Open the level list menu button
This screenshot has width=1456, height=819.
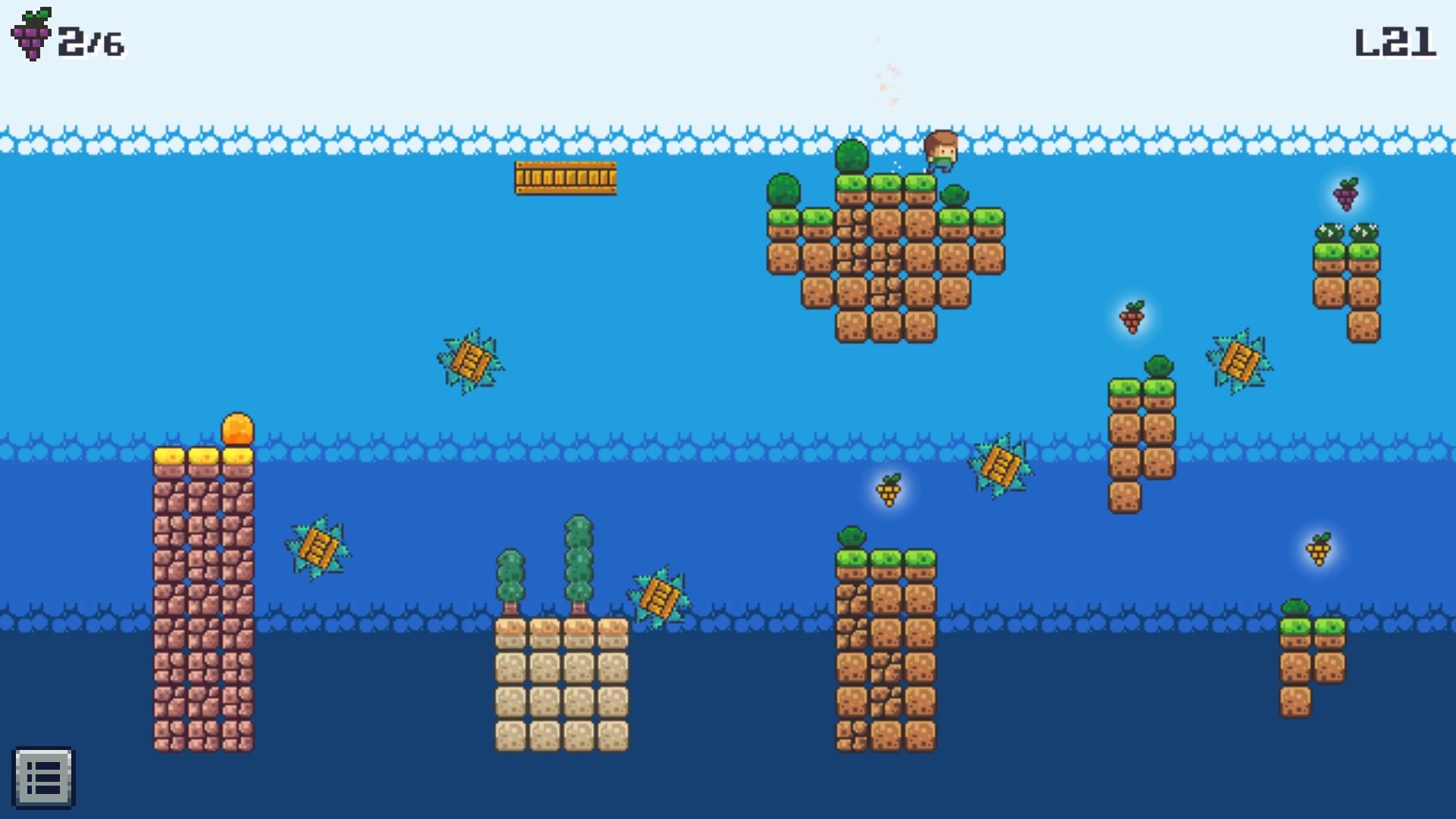45,778
